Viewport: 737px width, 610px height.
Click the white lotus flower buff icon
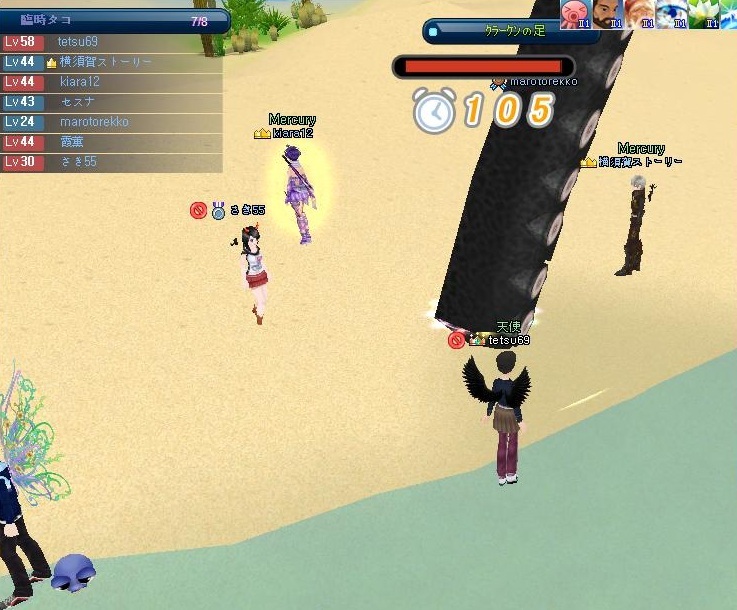coord(703,13)
